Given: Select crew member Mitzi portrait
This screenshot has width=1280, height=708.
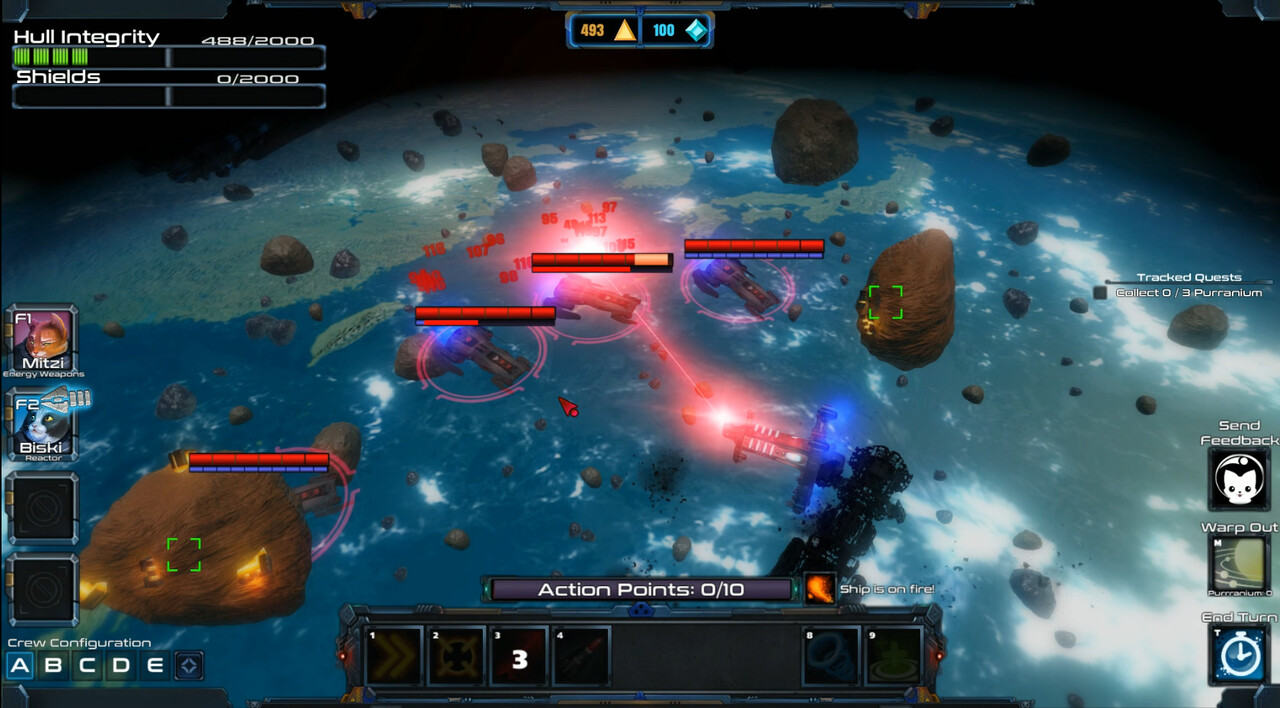Looking at the screenshot, I should click(42, 340).
